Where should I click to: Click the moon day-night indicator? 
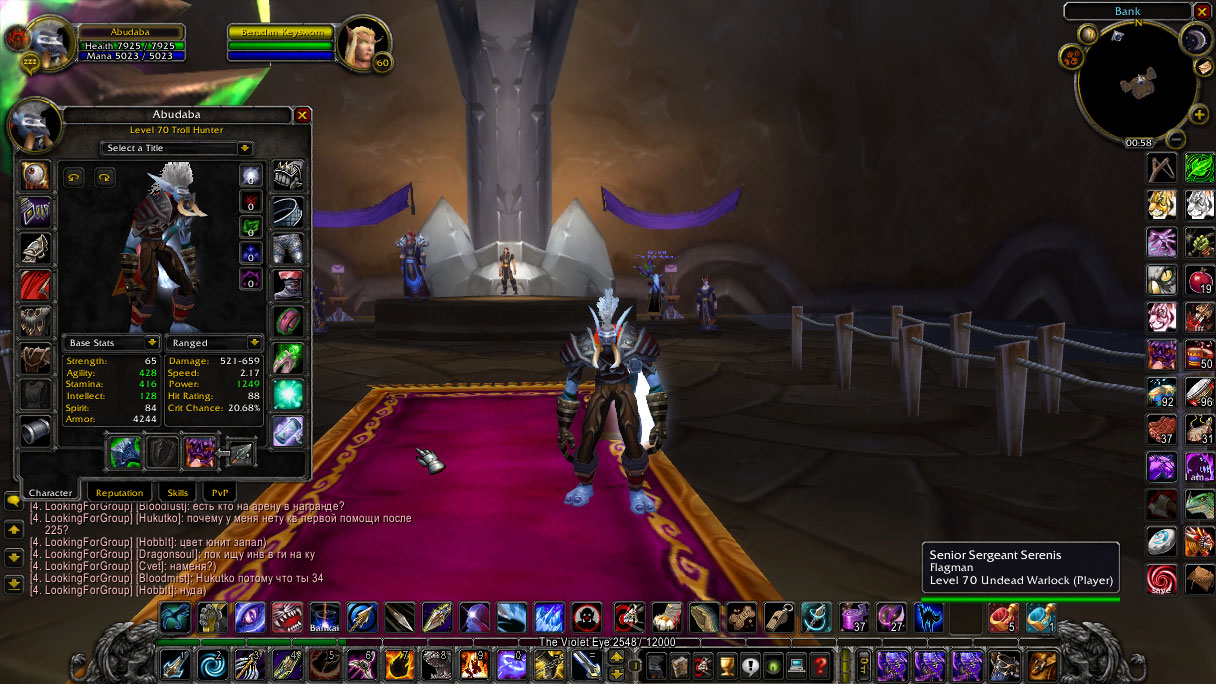pos(1195,38)
